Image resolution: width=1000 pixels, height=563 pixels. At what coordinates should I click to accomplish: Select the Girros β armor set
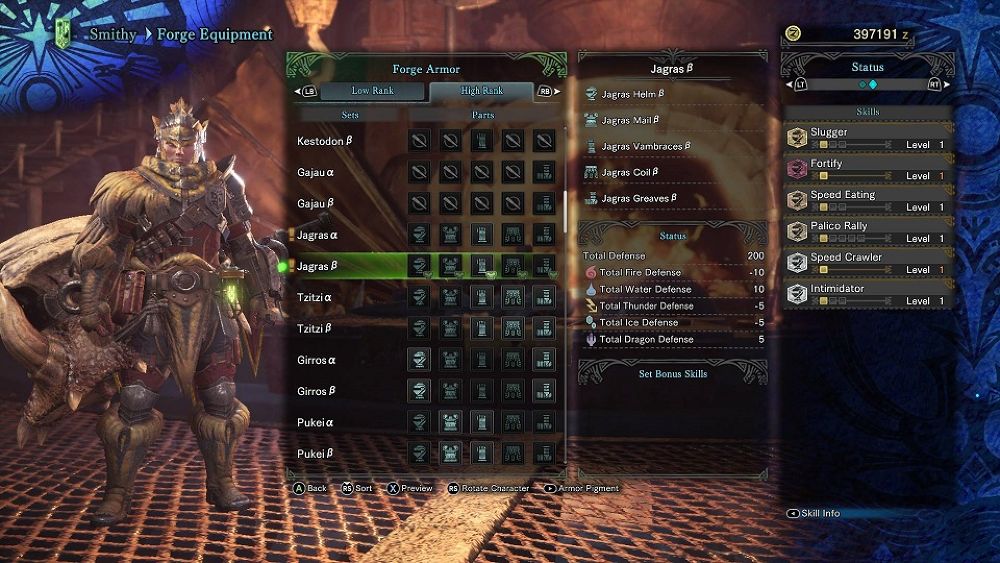pyautogui.click(x=316, y=391)
